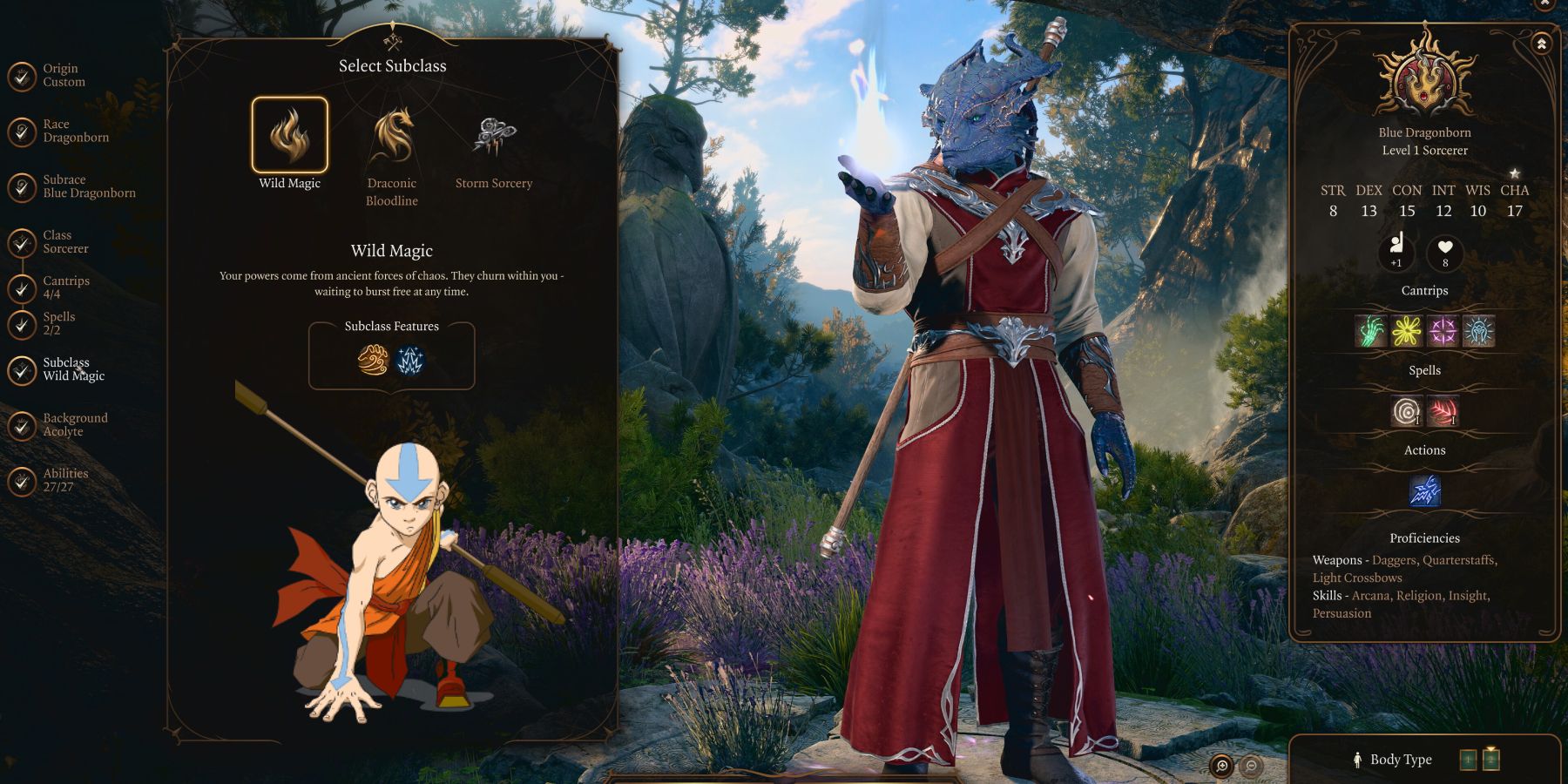The width and height of the screenshot is (1568, 784).
Task: Select the green hand cantrip icon
Action: coord(1370,331)
